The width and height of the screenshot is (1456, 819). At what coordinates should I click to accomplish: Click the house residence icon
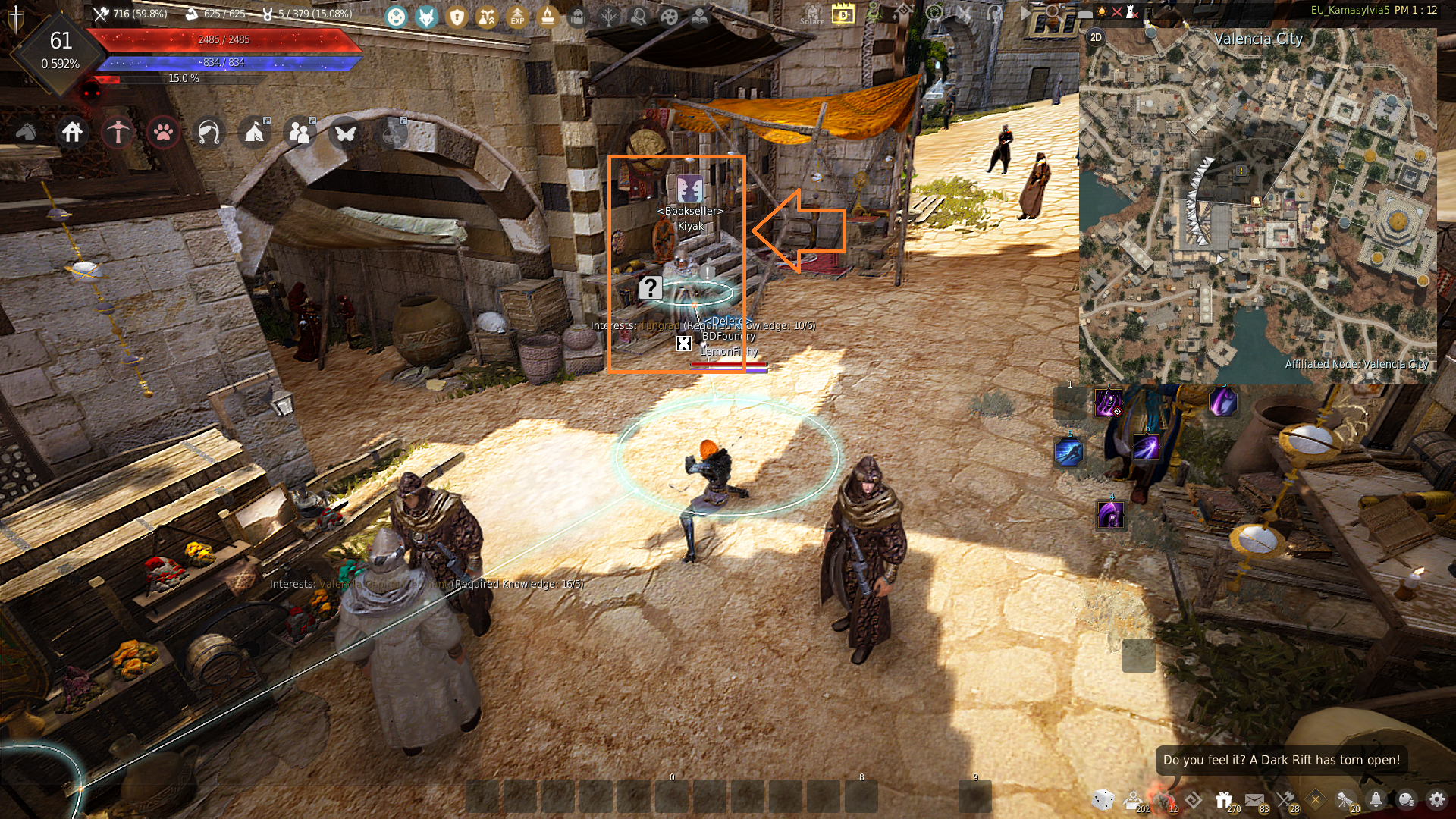73,133
